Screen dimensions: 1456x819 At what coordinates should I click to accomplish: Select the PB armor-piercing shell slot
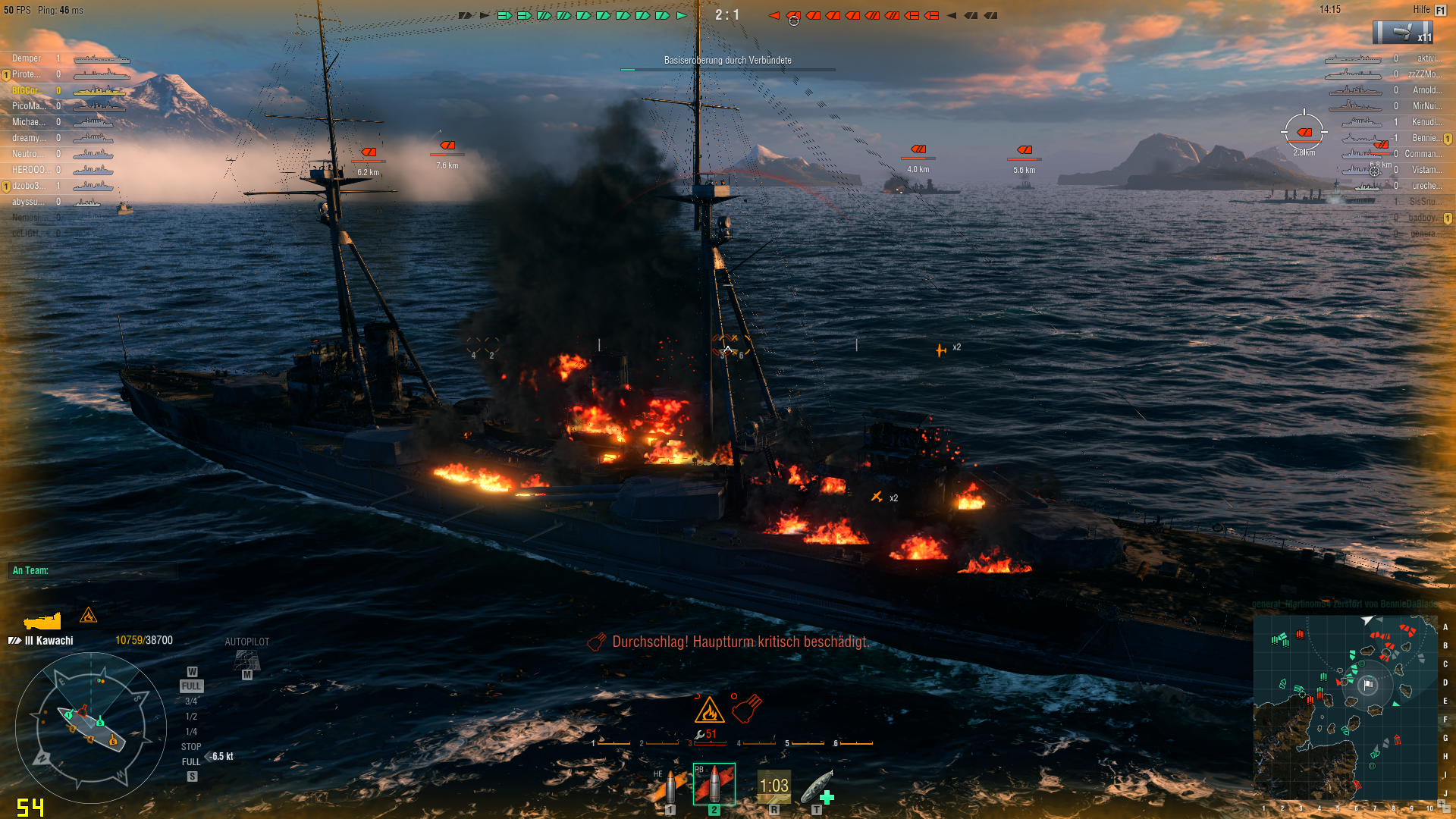714,785
